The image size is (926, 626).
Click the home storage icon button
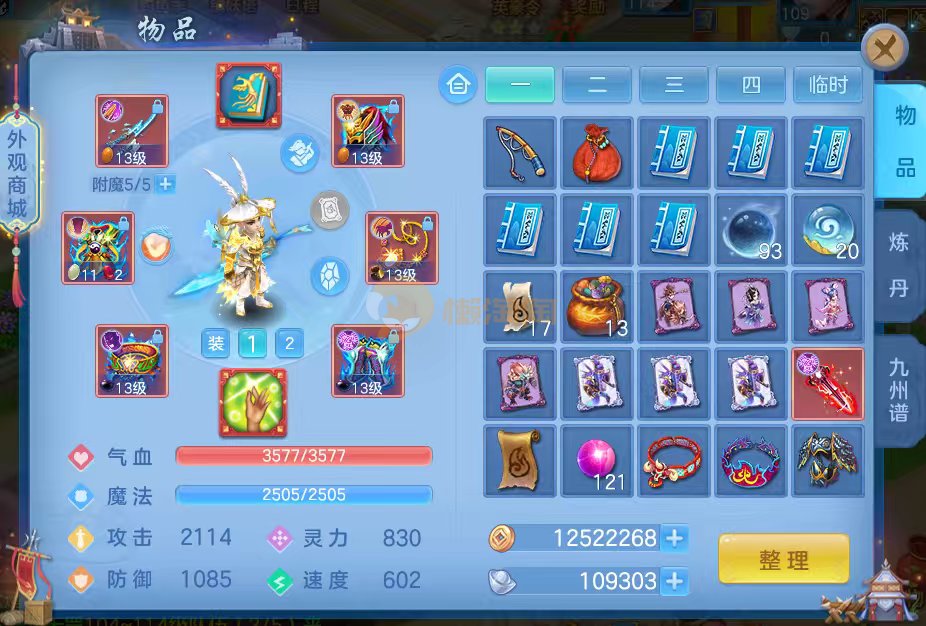tap(458, 85)
